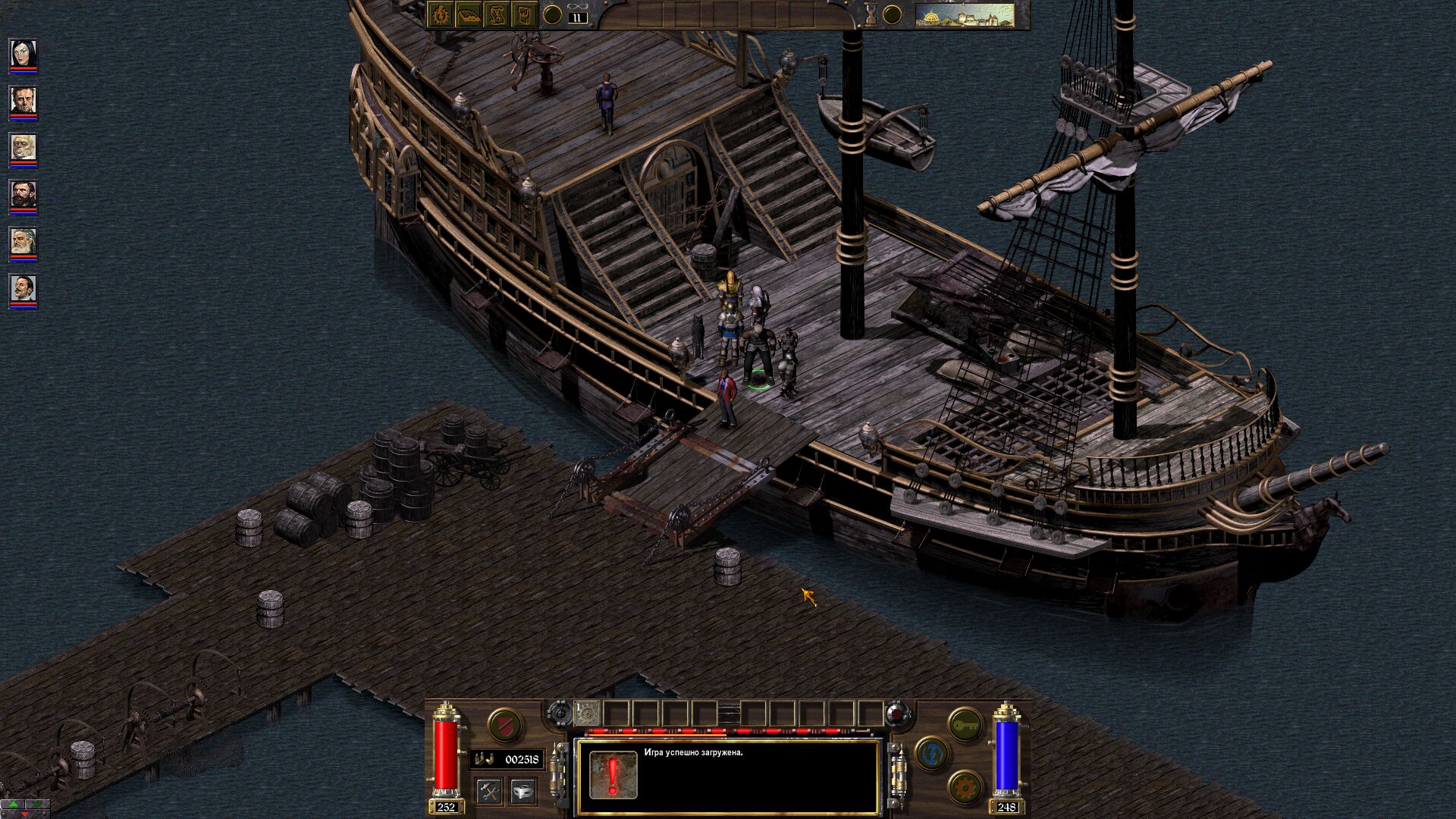
Task: Select the pale bald follower portrait
Action: click(23, 148)
